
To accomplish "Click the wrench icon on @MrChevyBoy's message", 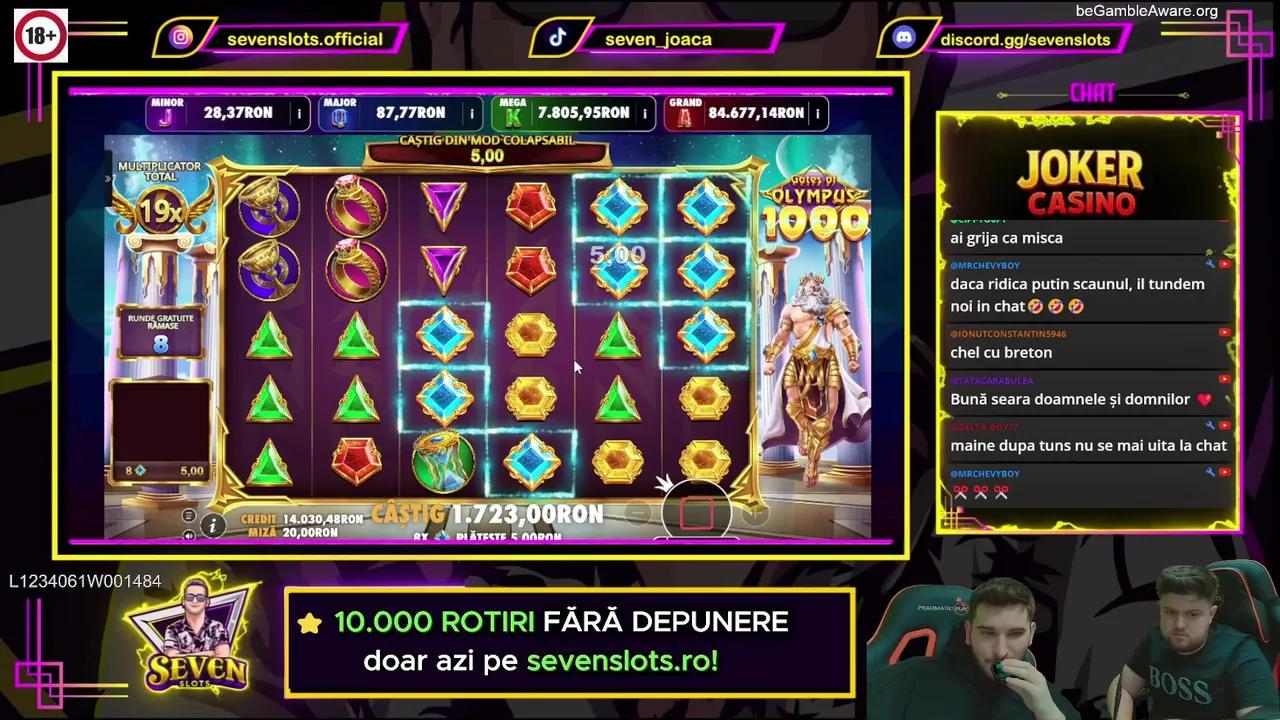I will [1209, 264].
